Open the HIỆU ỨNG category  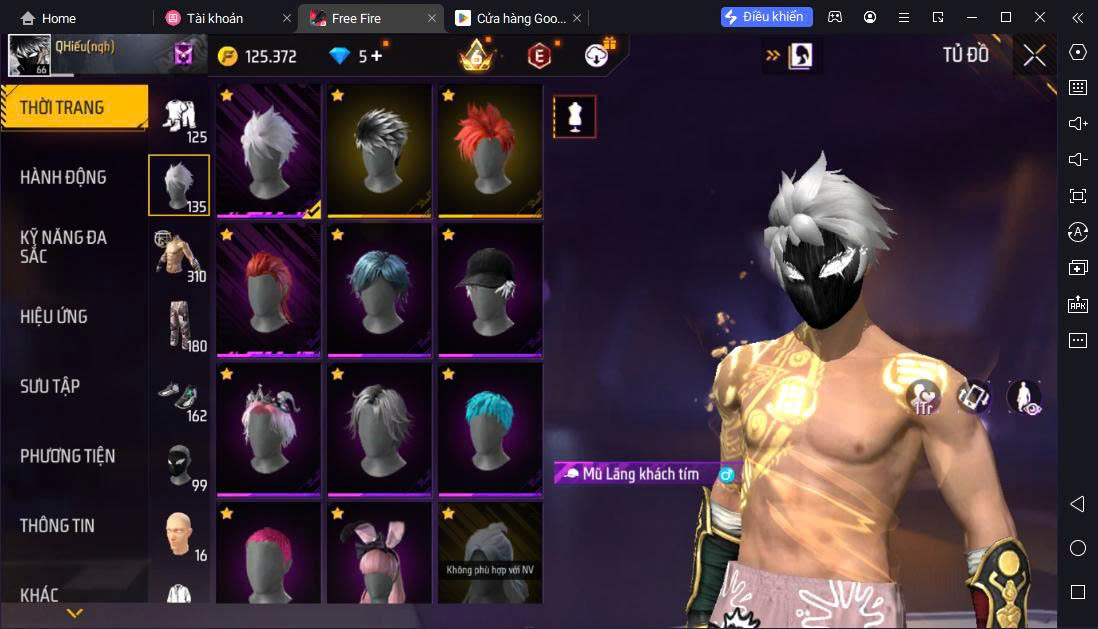click(54, 316)
